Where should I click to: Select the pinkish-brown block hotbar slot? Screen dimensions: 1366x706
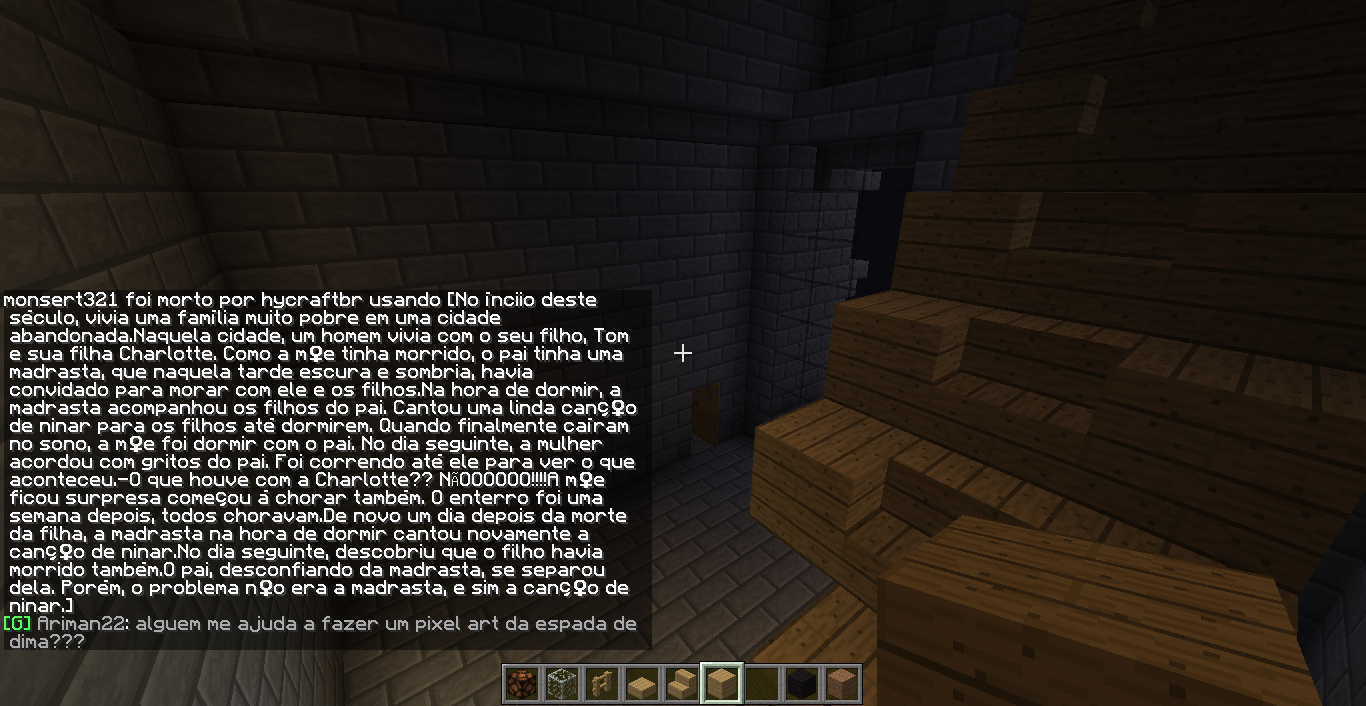842,684
